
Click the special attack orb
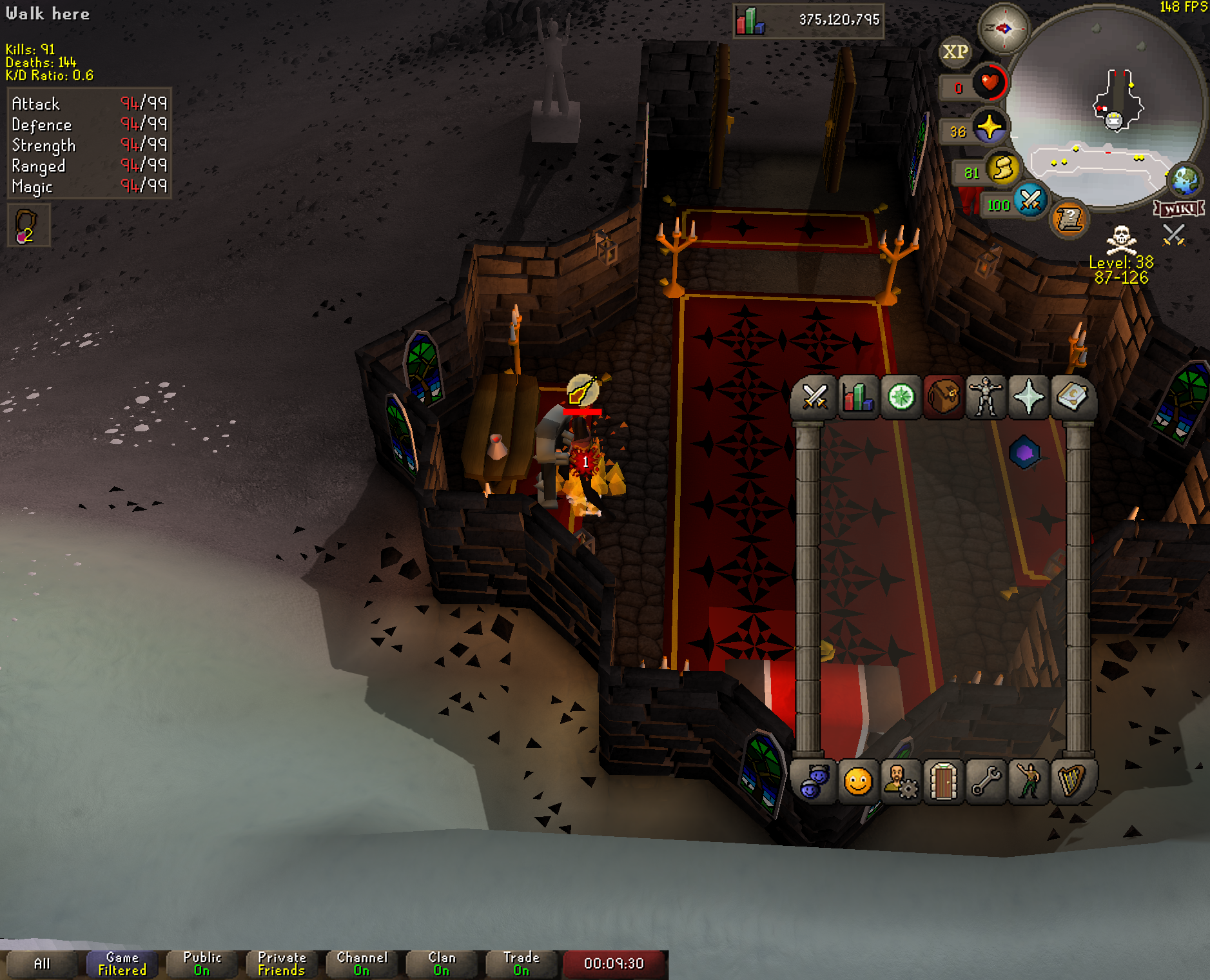[x=1029, y=201]
